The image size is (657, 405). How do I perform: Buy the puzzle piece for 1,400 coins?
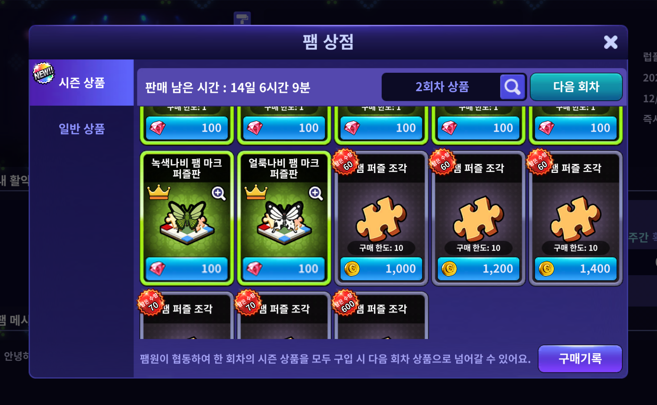(x=575, y=268)
